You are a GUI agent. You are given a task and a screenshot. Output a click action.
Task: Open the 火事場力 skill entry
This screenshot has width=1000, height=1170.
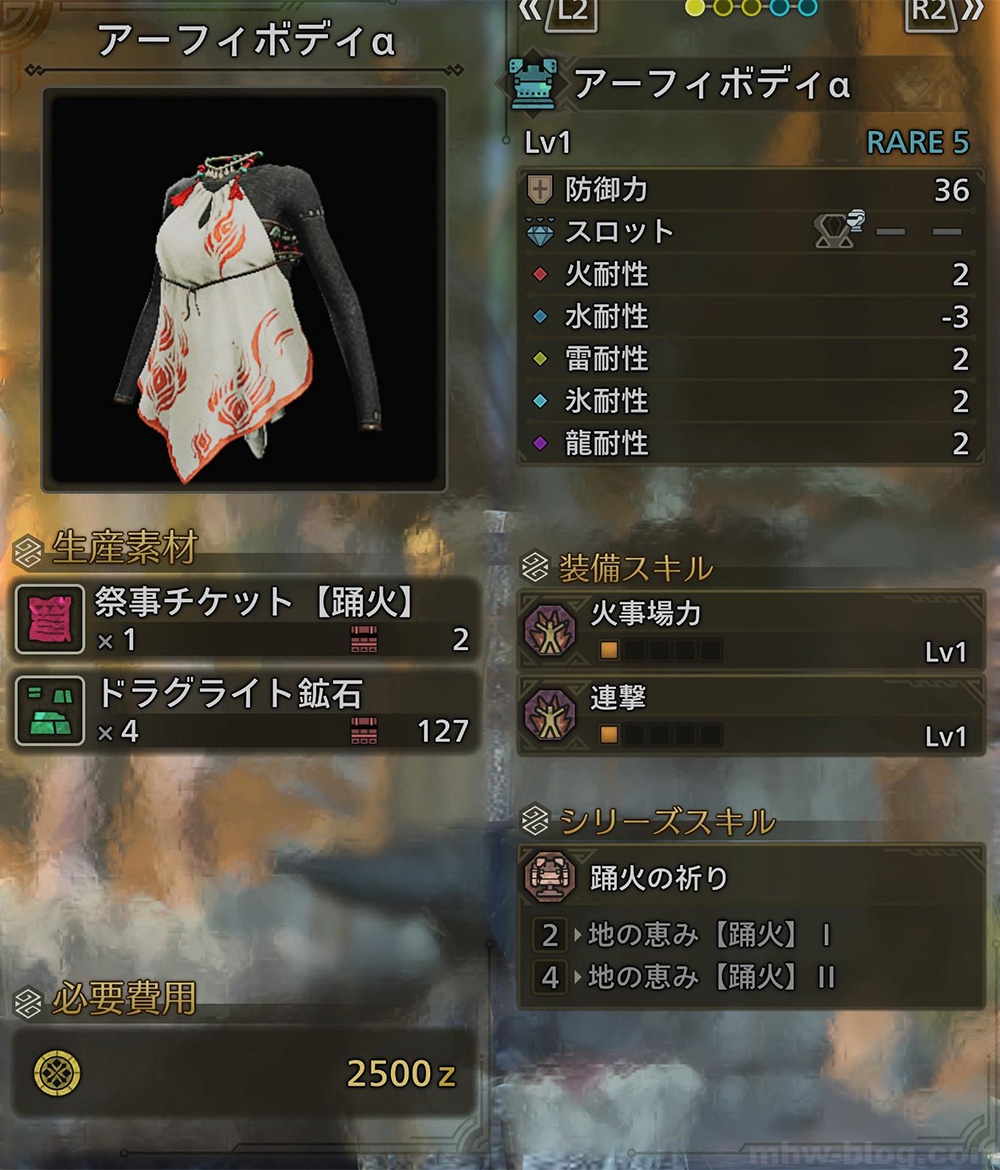(x=750, y=631)
